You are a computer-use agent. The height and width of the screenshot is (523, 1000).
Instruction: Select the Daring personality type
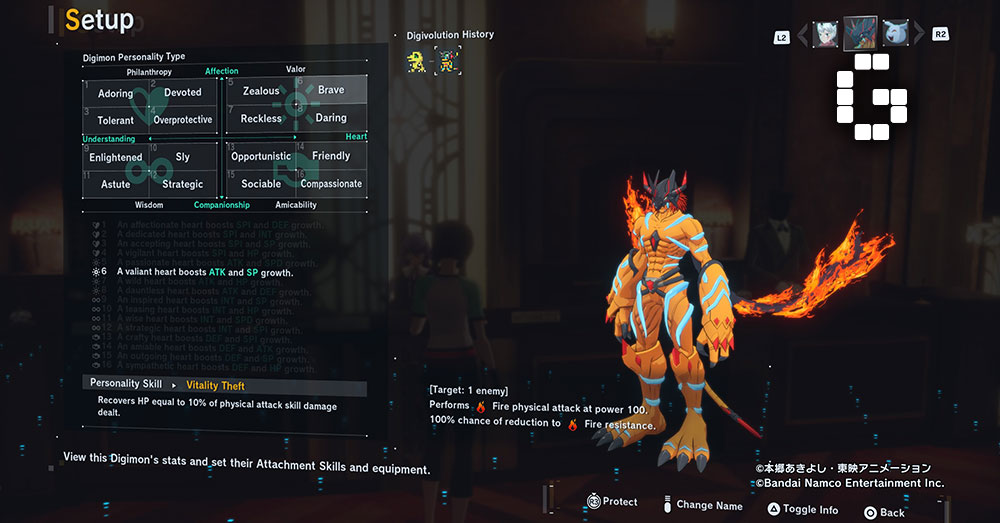331,119
